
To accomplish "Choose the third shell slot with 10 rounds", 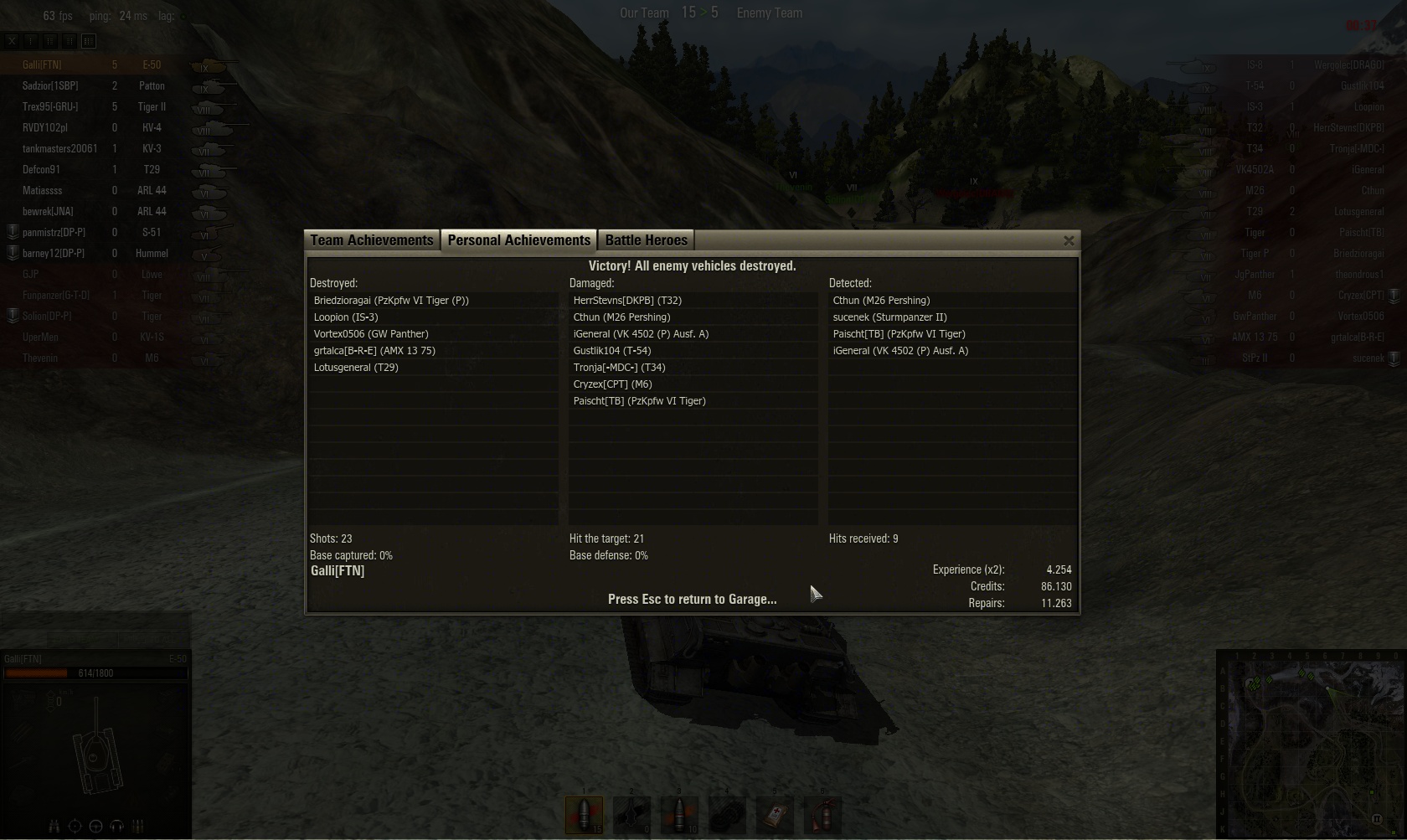I will 679,814.
